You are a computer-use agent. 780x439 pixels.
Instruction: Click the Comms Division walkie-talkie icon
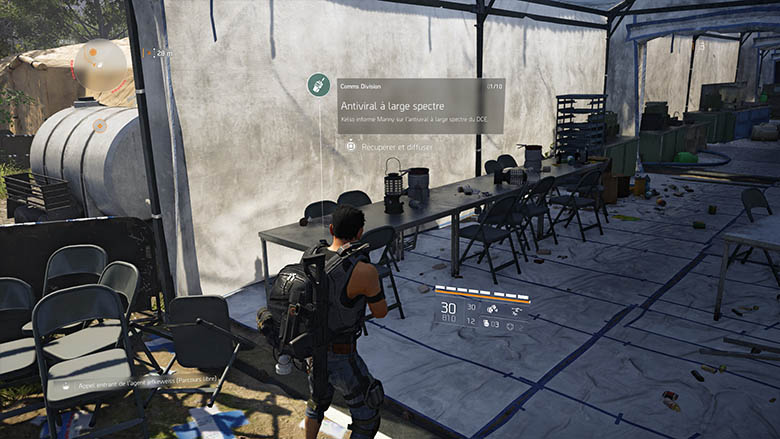click(x=319, y=86)
